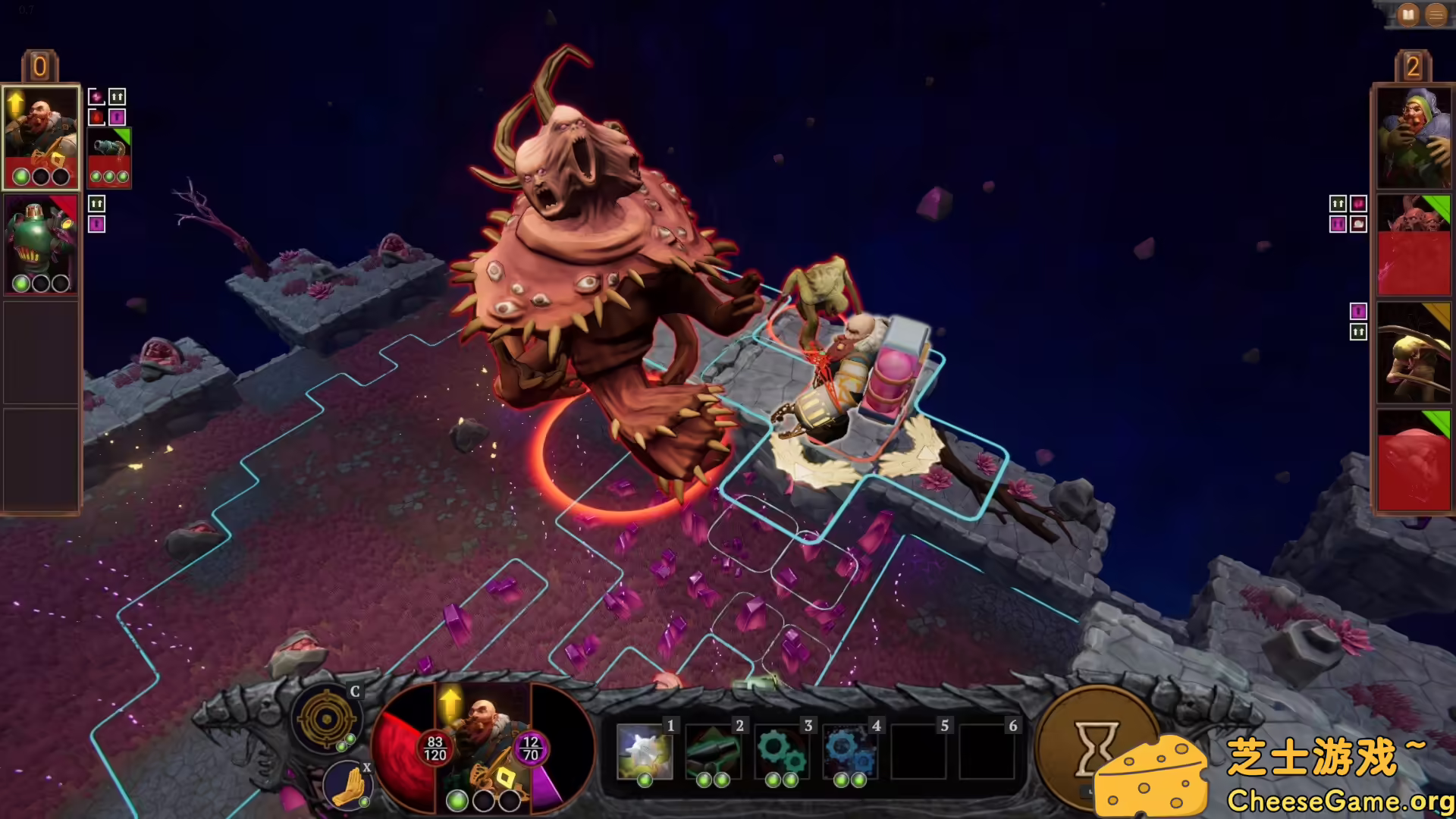The image size is (1456, 819).
Task: Inspect the red blood drop status icon
Action: click(x=96, y=117)
